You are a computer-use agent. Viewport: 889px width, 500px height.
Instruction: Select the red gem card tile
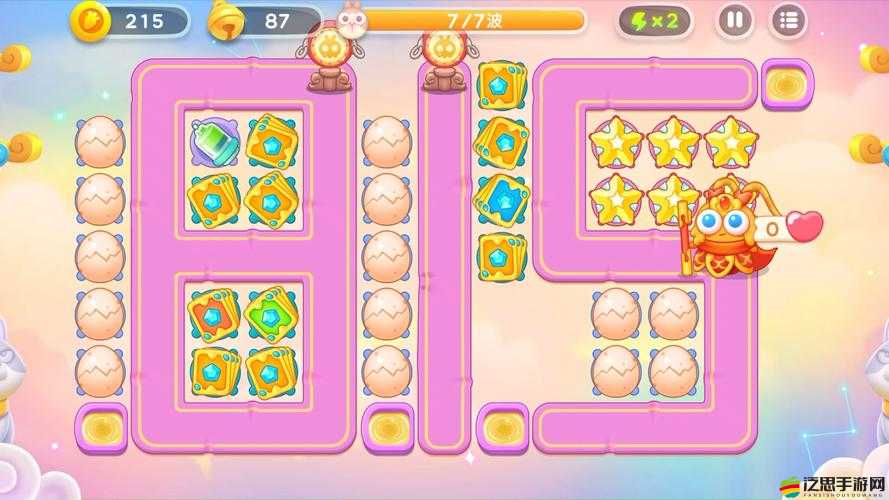point(213,314)
